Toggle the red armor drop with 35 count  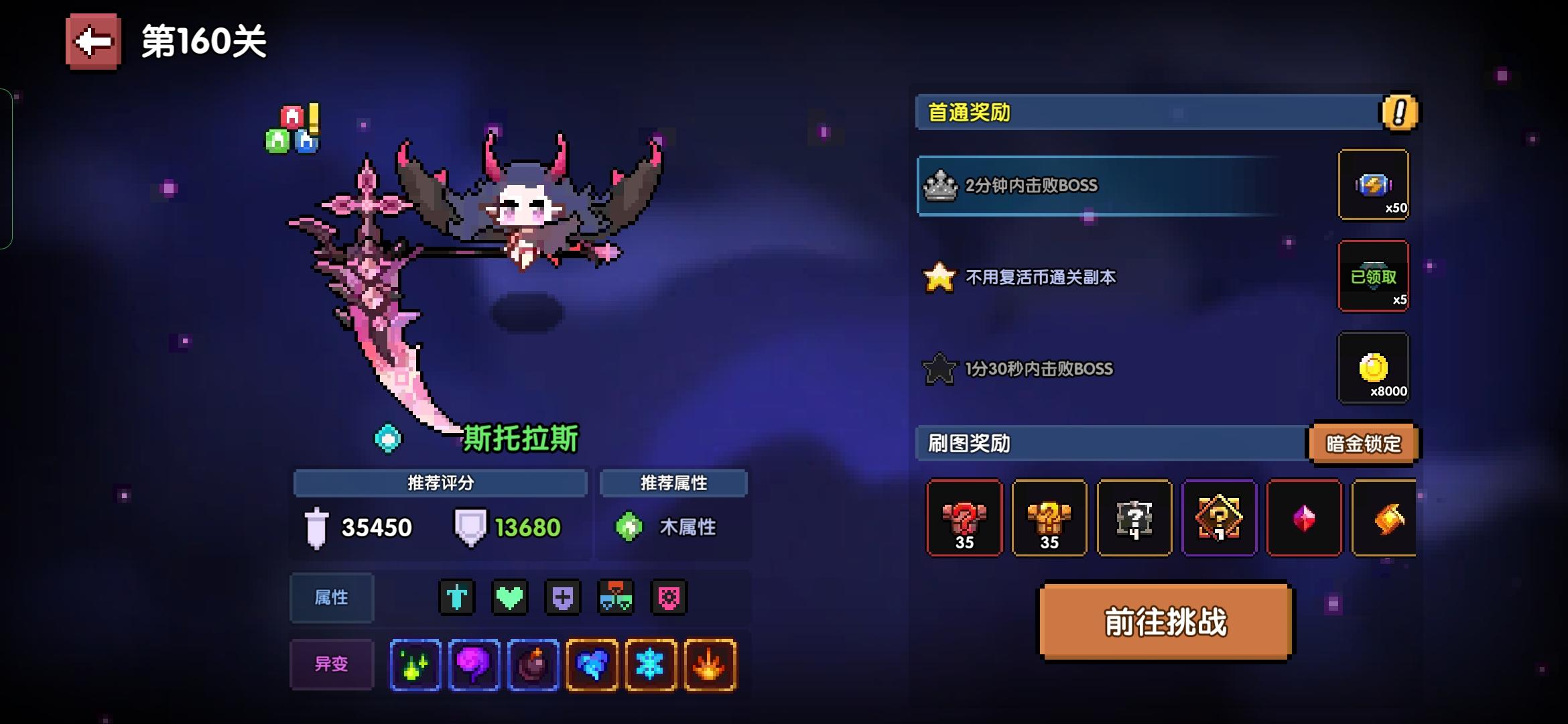click(x=964, y=518)
